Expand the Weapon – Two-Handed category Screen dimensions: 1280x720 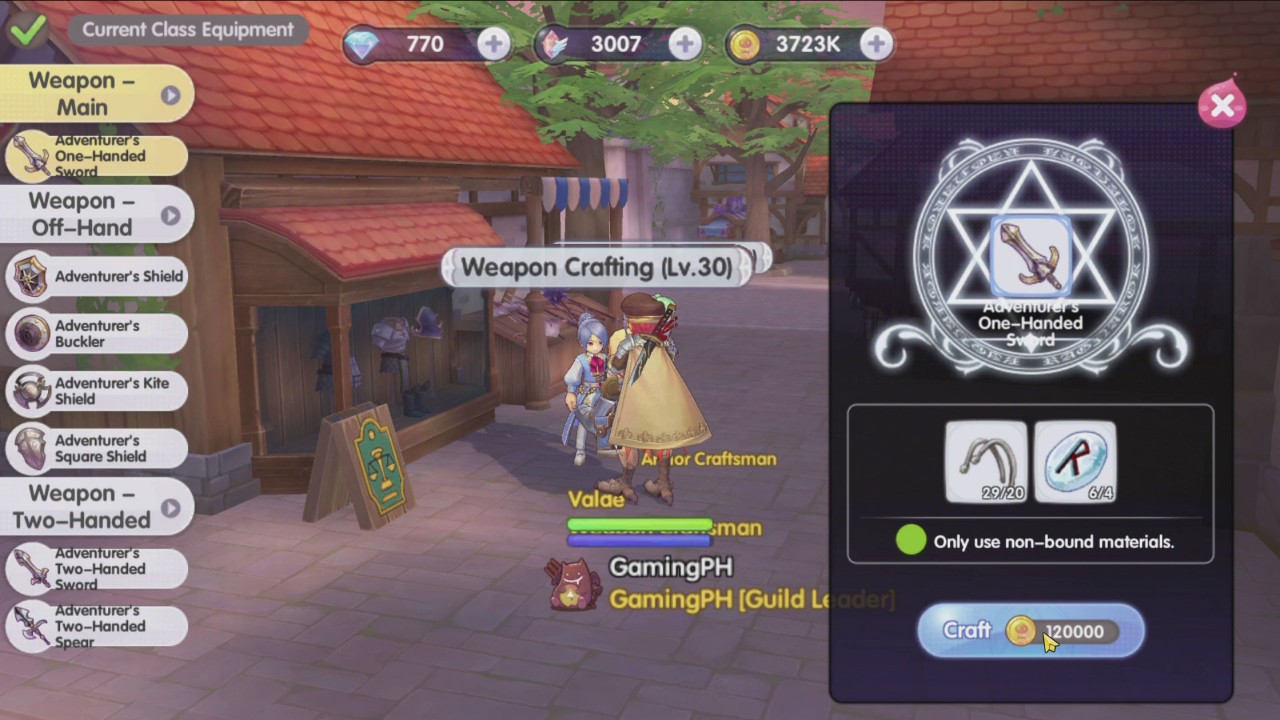(97, 507)
